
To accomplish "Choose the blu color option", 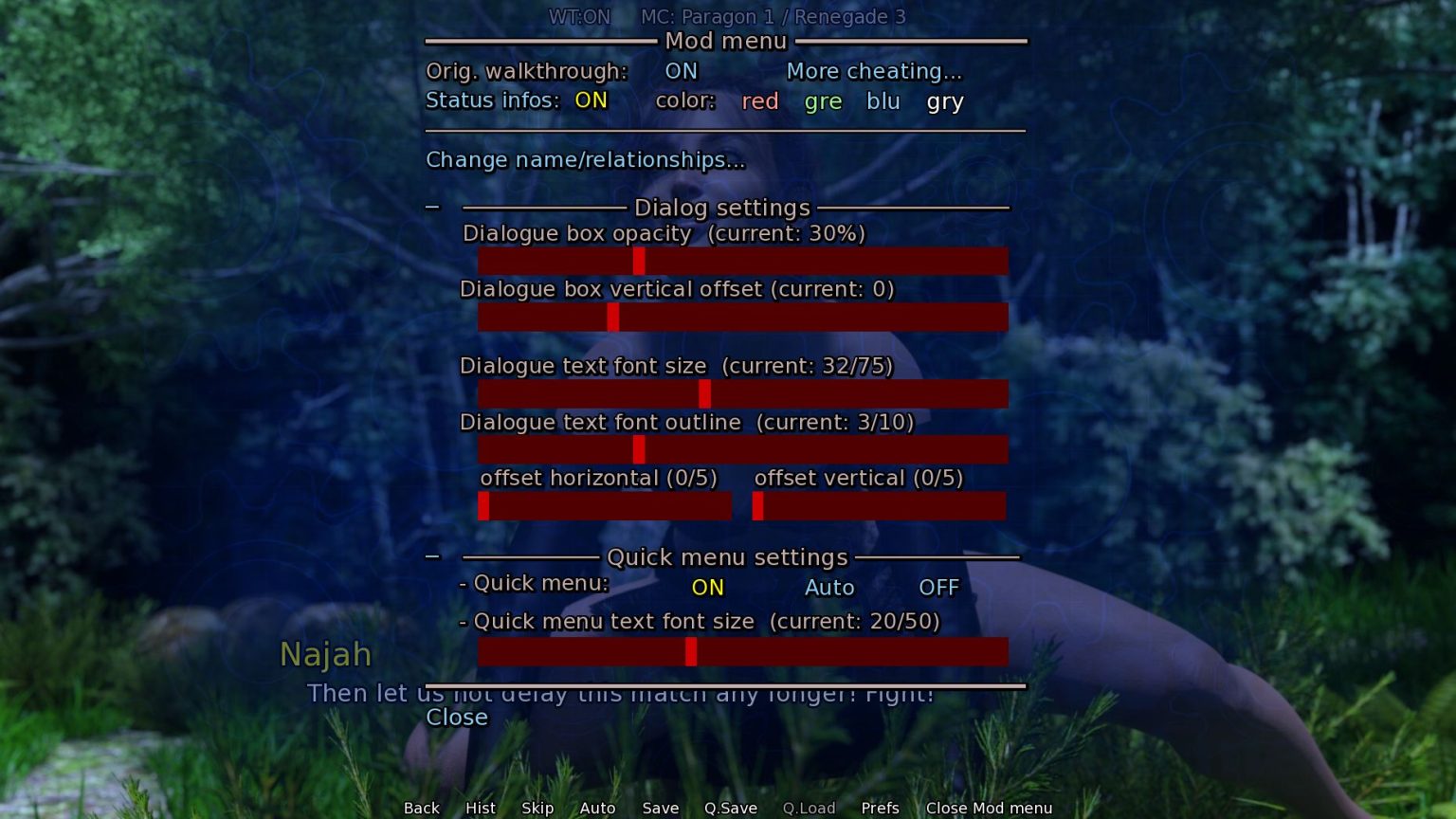I will pyautogui.click(x=883, y=101).
